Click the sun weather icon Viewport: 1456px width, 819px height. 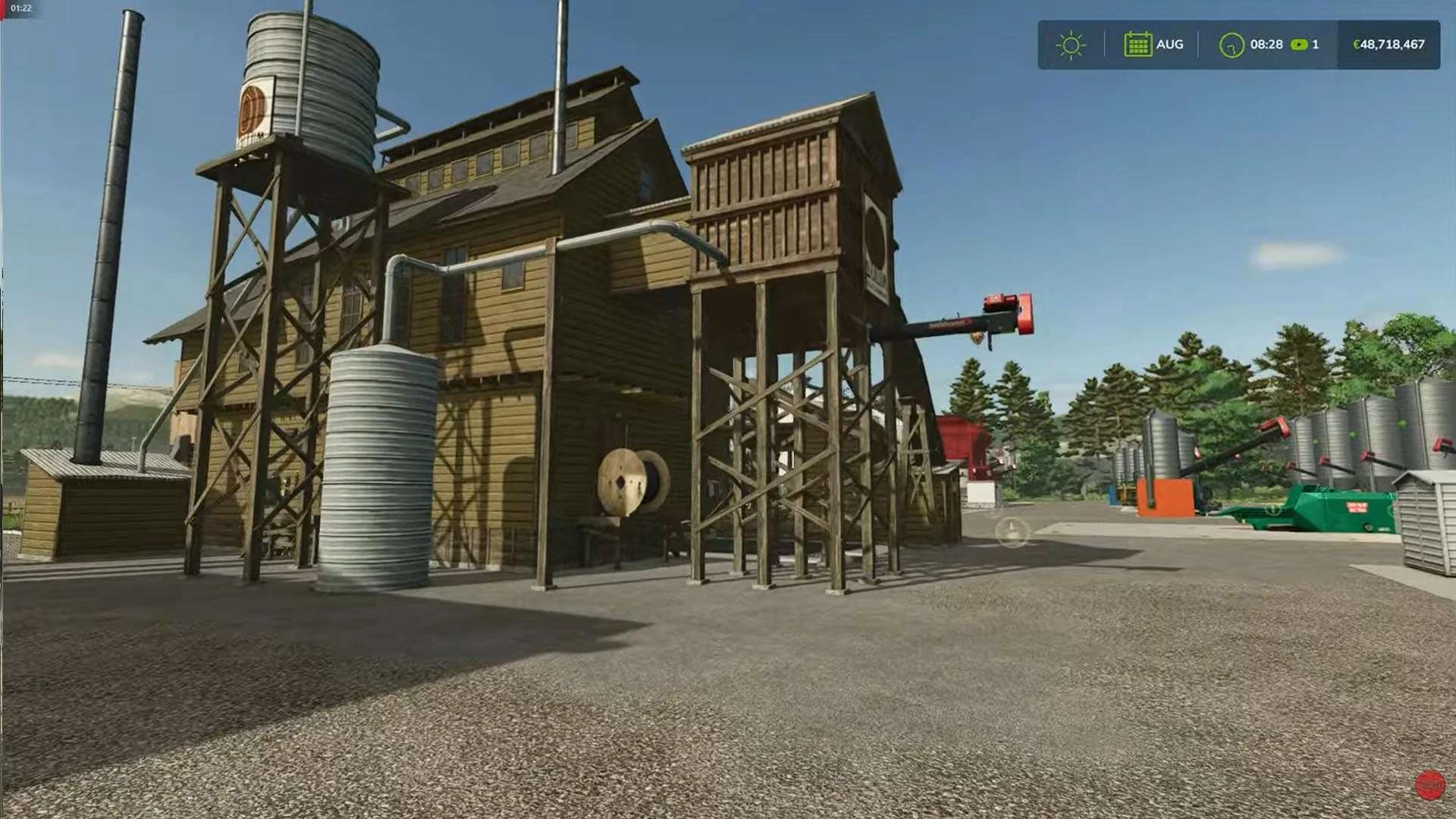pos(1071,45)
